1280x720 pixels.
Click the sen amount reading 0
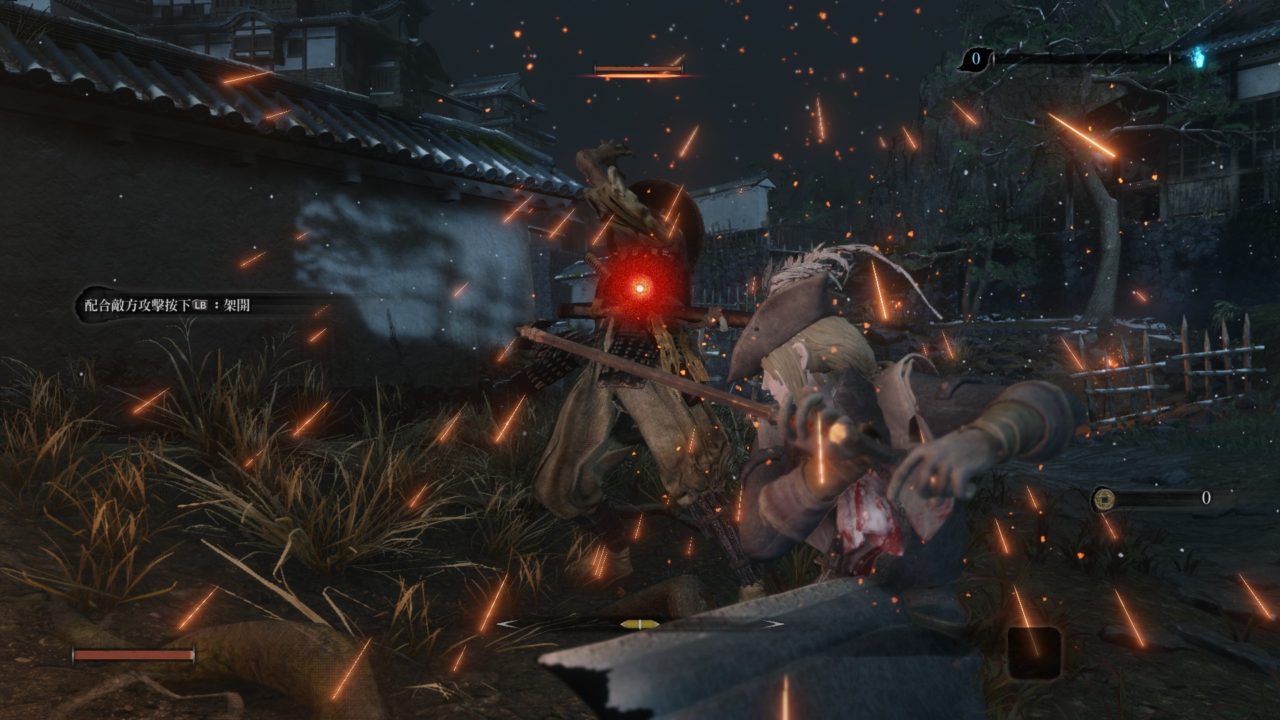[1206, 498]
